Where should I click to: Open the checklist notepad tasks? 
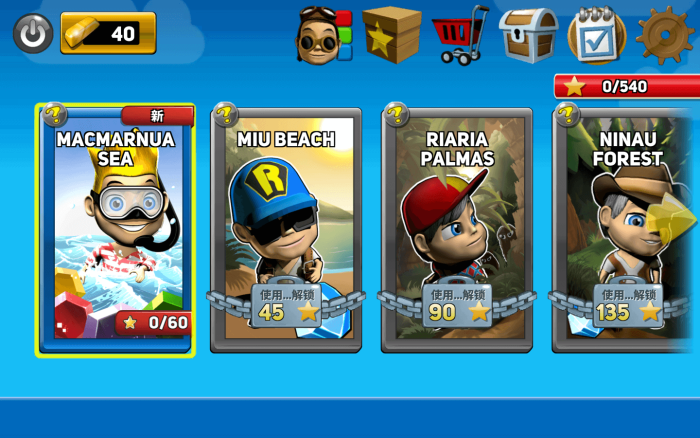(x=597, y=35)
